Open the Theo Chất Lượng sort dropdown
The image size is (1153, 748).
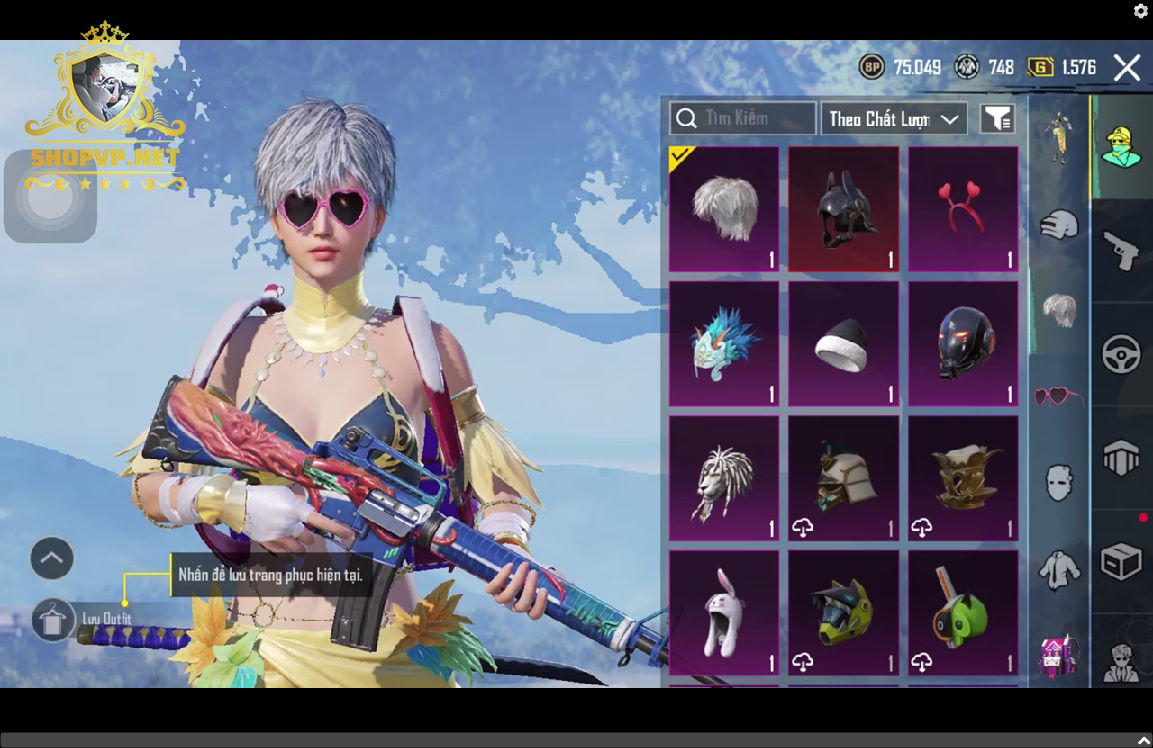[x=893, y=119]
